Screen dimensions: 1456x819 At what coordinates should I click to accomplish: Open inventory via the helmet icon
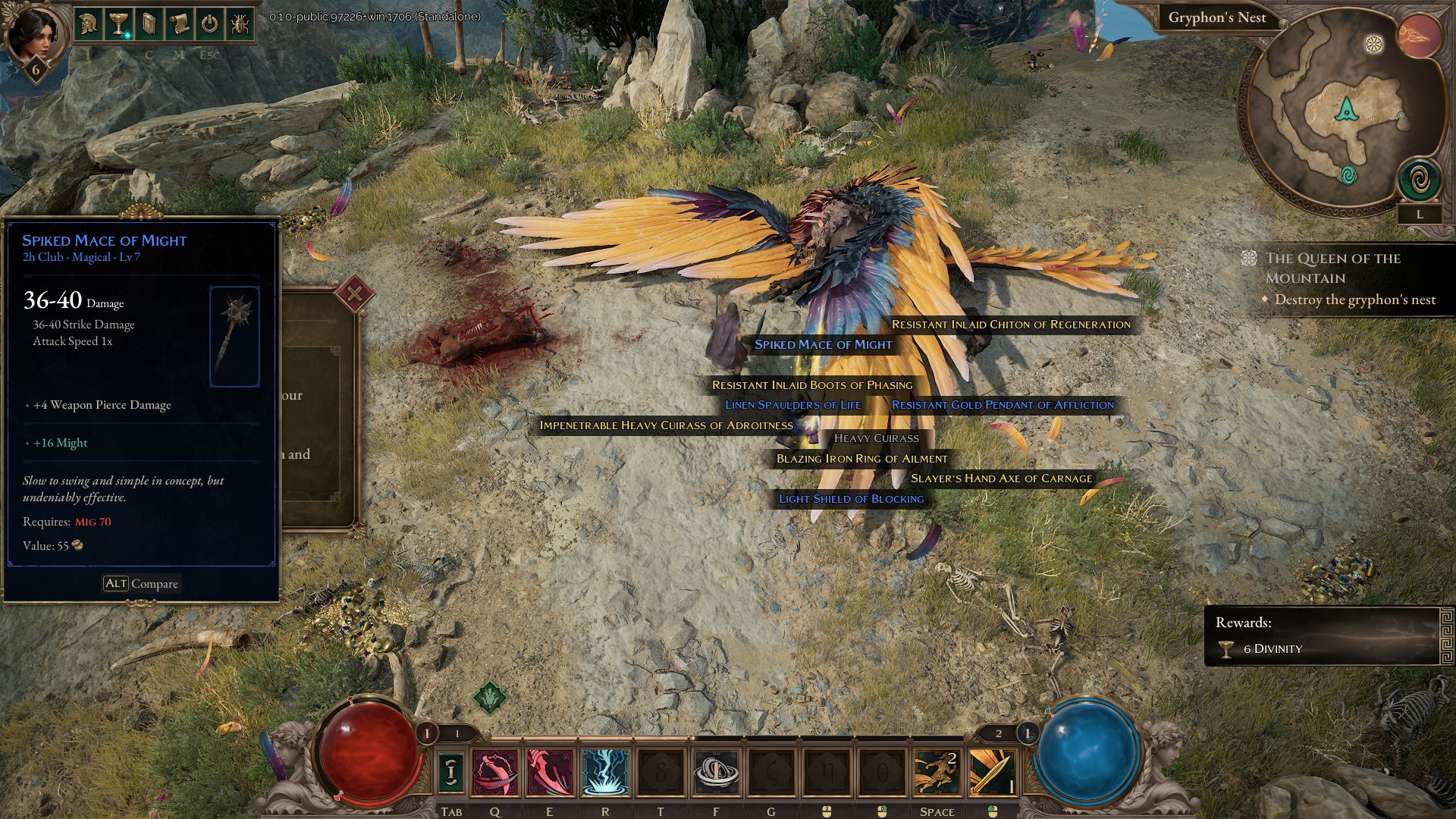coord(89,24)
